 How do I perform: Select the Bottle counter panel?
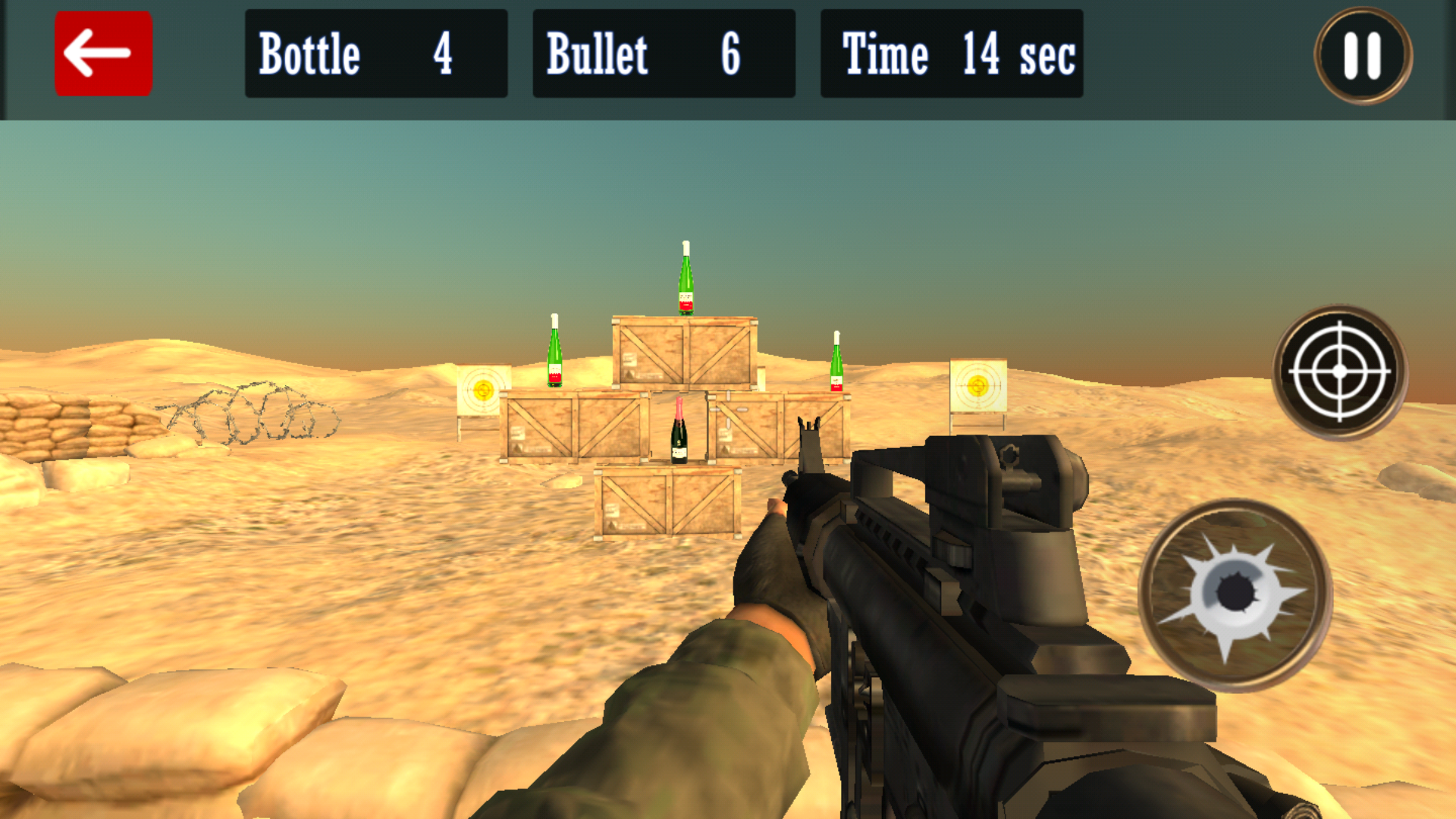[375, 53]
